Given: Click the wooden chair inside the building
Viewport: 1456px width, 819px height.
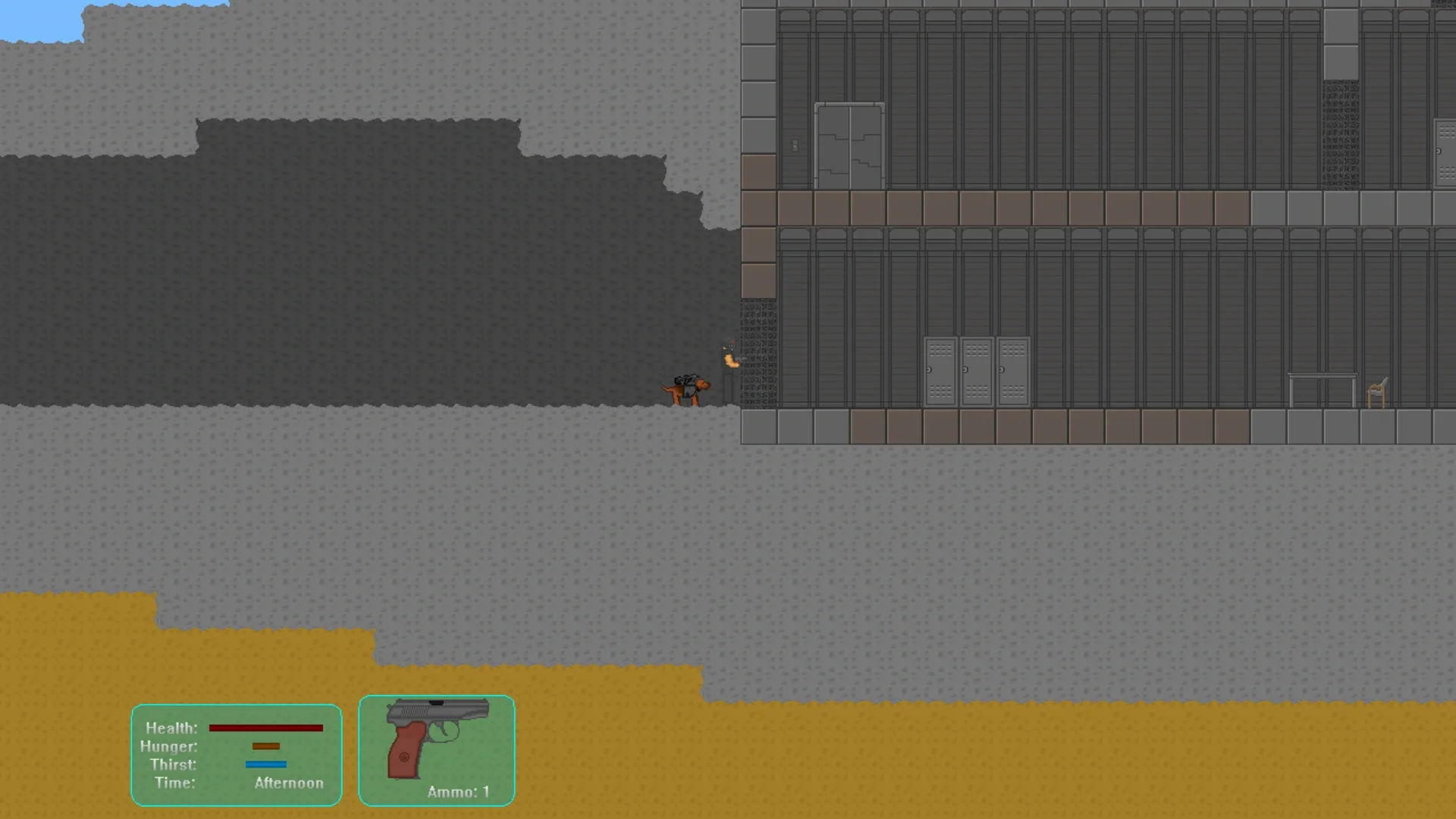Looking at the screenshot, I should [x=1376, y=391].
